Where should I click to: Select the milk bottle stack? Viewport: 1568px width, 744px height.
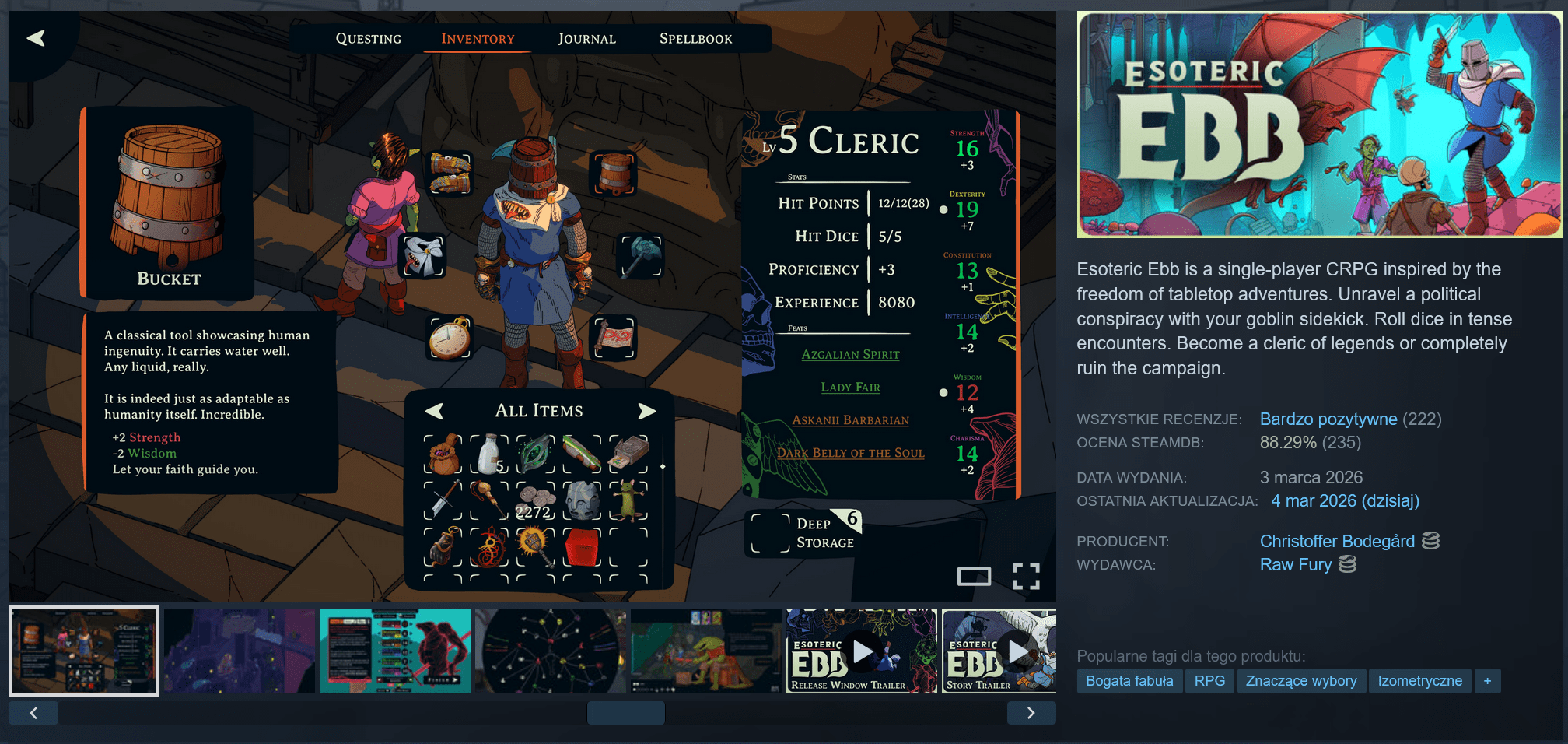(x=489, y=454)
